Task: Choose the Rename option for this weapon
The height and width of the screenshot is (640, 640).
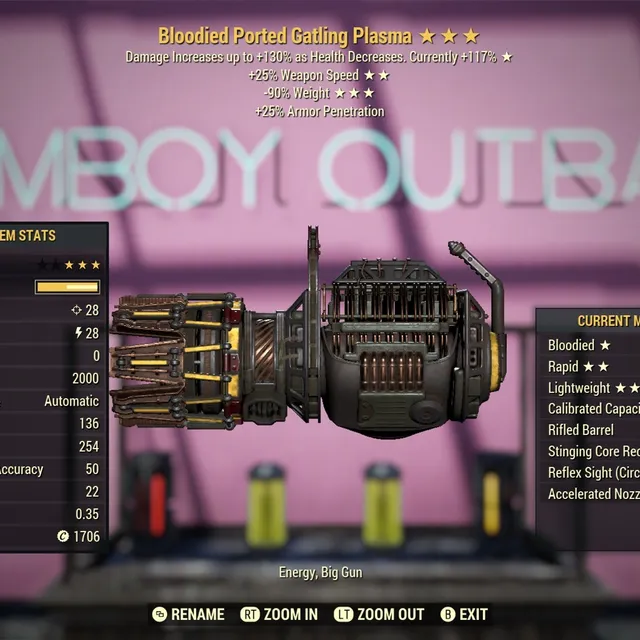Action: (188, 614)
